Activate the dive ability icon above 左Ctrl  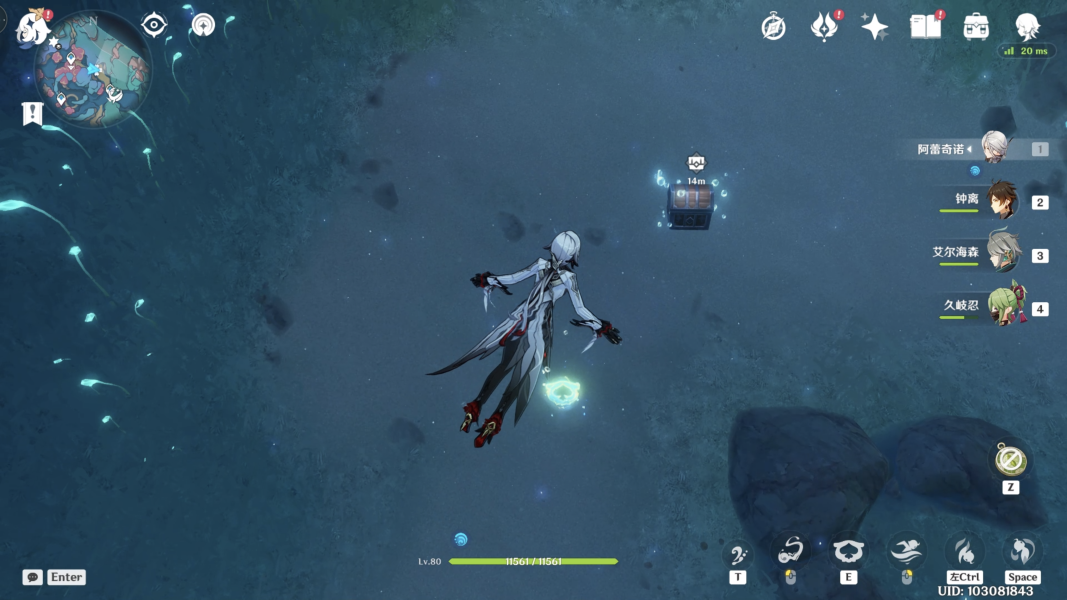(x=964, y=551)
